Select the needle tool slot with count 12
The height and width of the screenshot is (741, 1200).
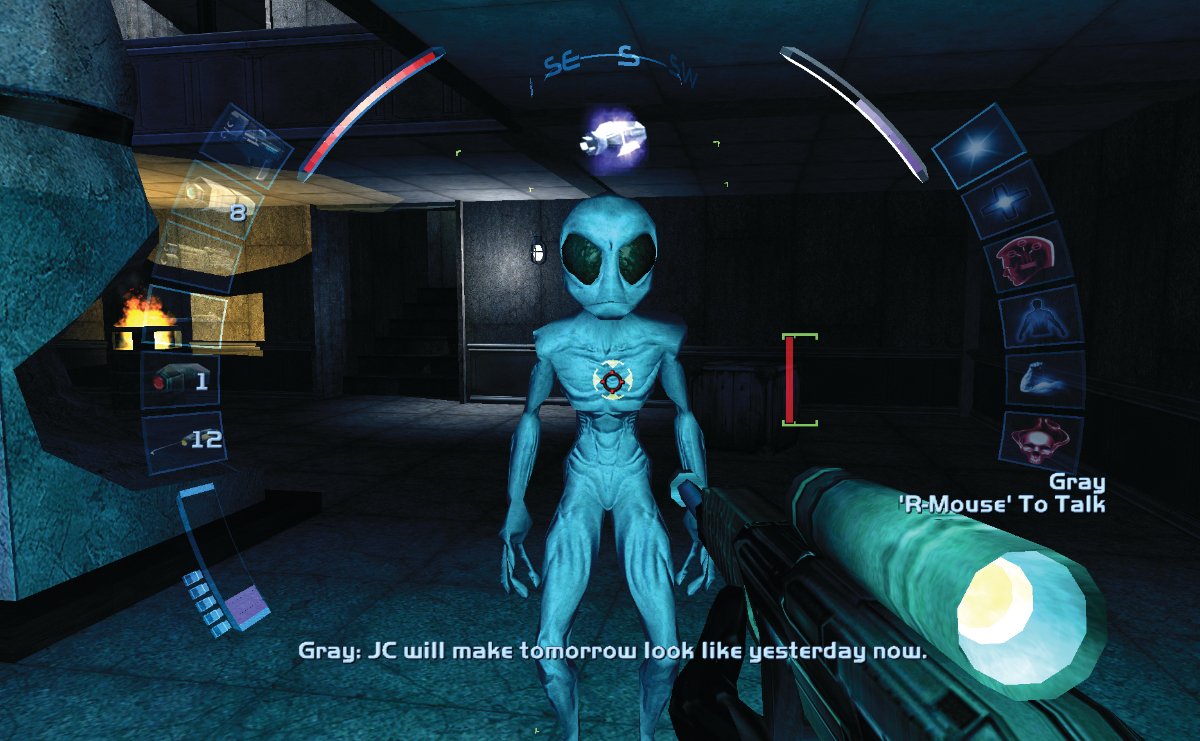point(183,442)
